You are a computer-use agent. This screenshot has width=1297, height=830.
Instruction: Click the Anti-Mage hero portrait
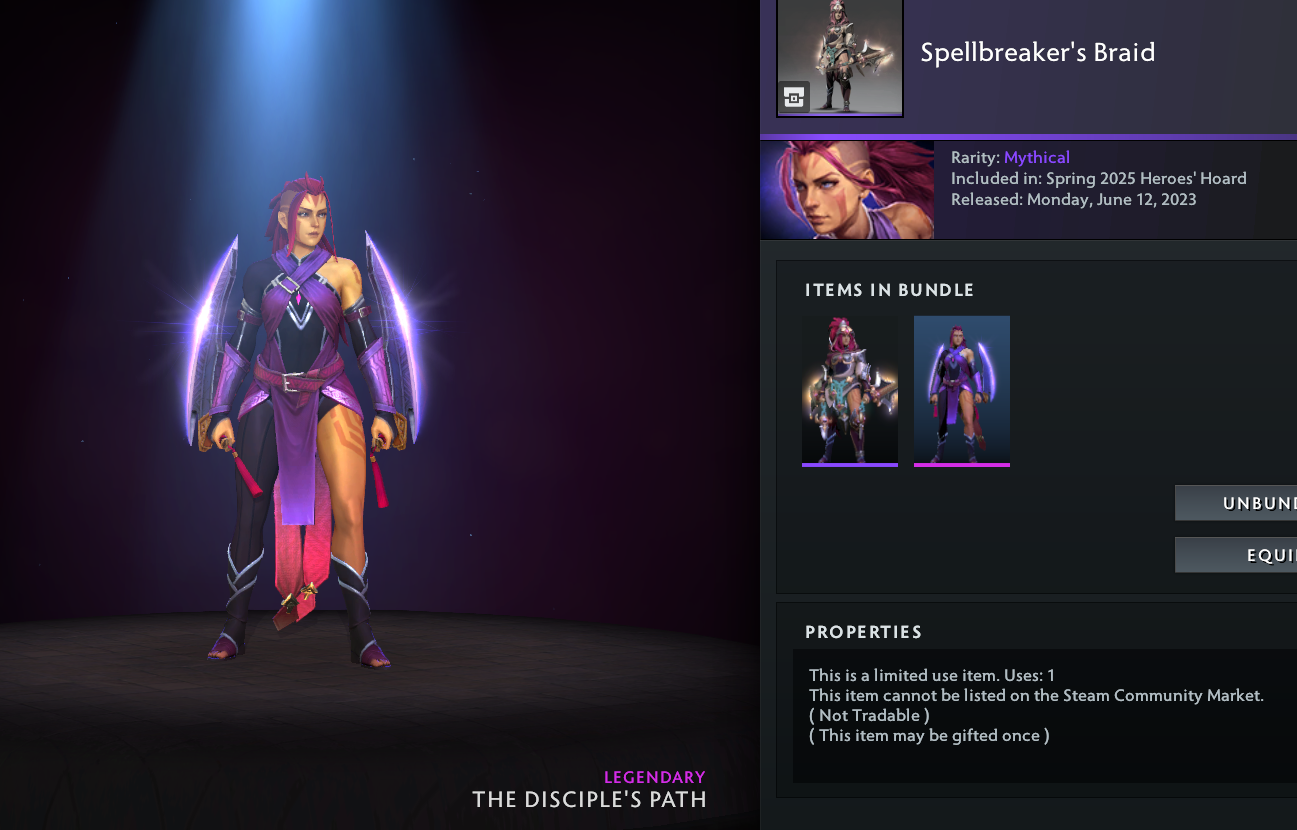tap(847, 190)
